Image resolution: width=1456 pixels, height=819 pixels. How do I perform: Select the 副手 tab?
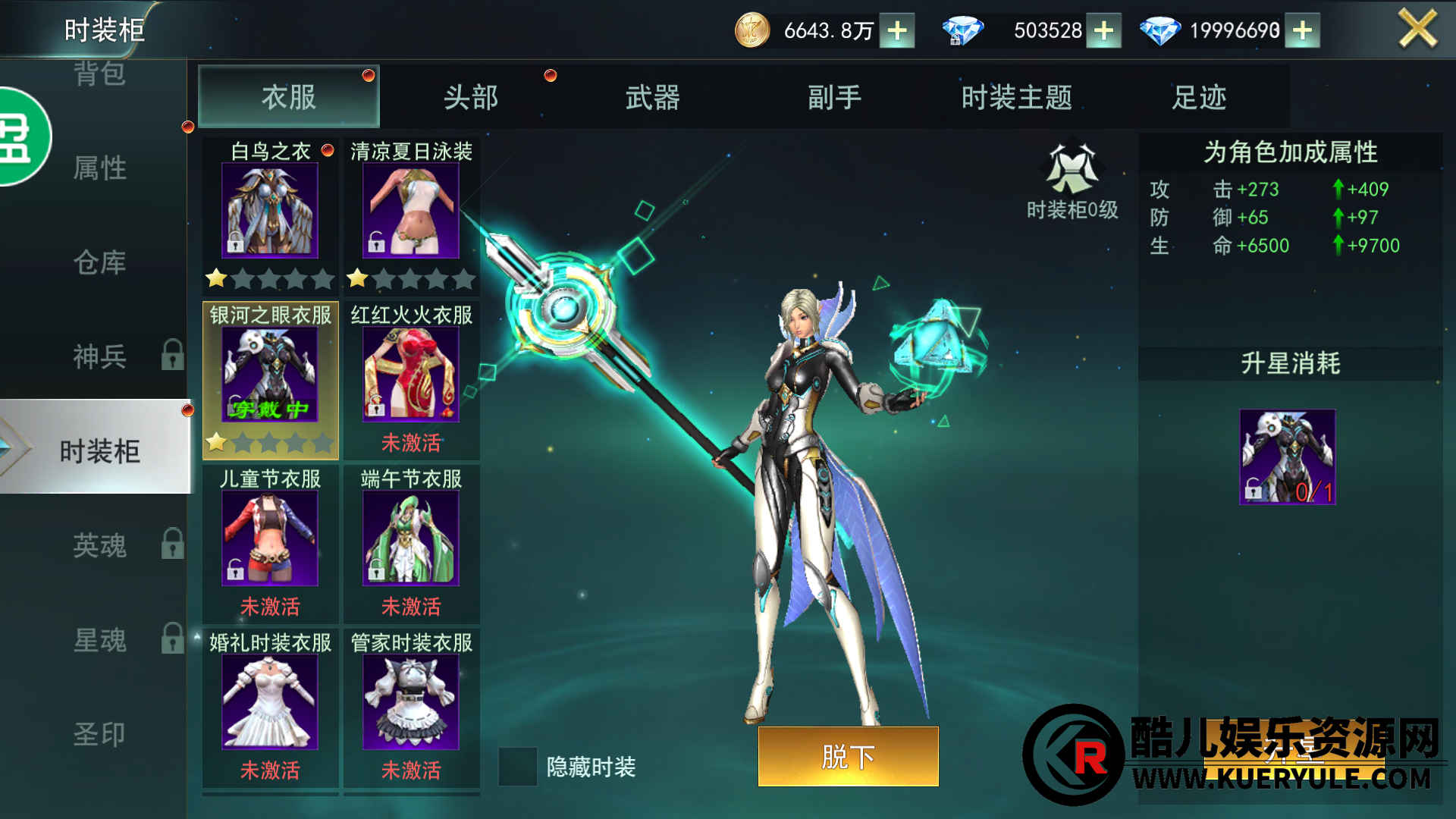pos(834,97)
